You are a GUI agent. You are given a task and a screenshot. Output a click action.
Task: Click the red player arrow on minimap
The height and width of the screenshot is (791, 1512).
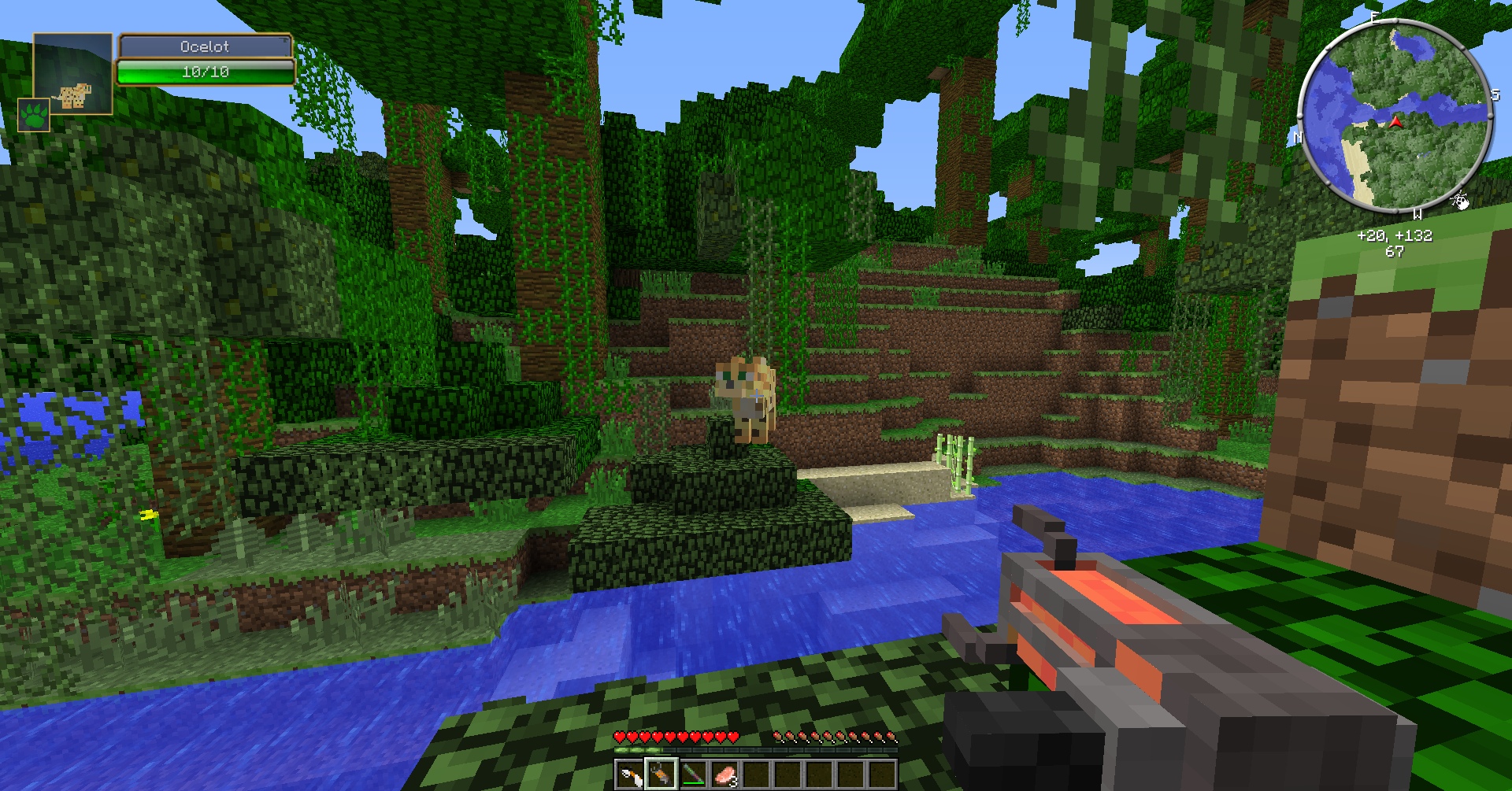coord(1395,122)
